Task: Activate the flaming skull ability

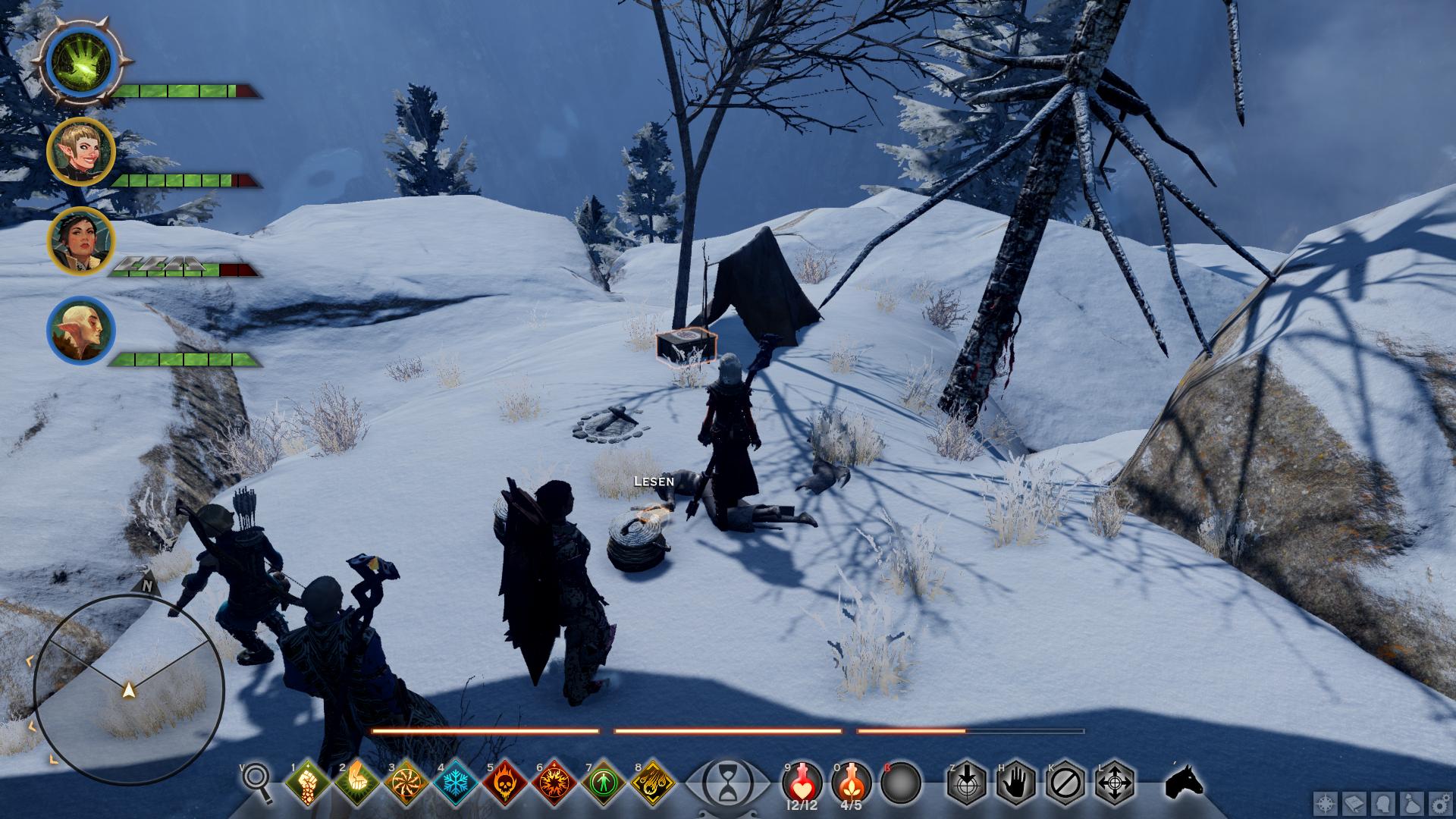Action: [x=505, y=781]
